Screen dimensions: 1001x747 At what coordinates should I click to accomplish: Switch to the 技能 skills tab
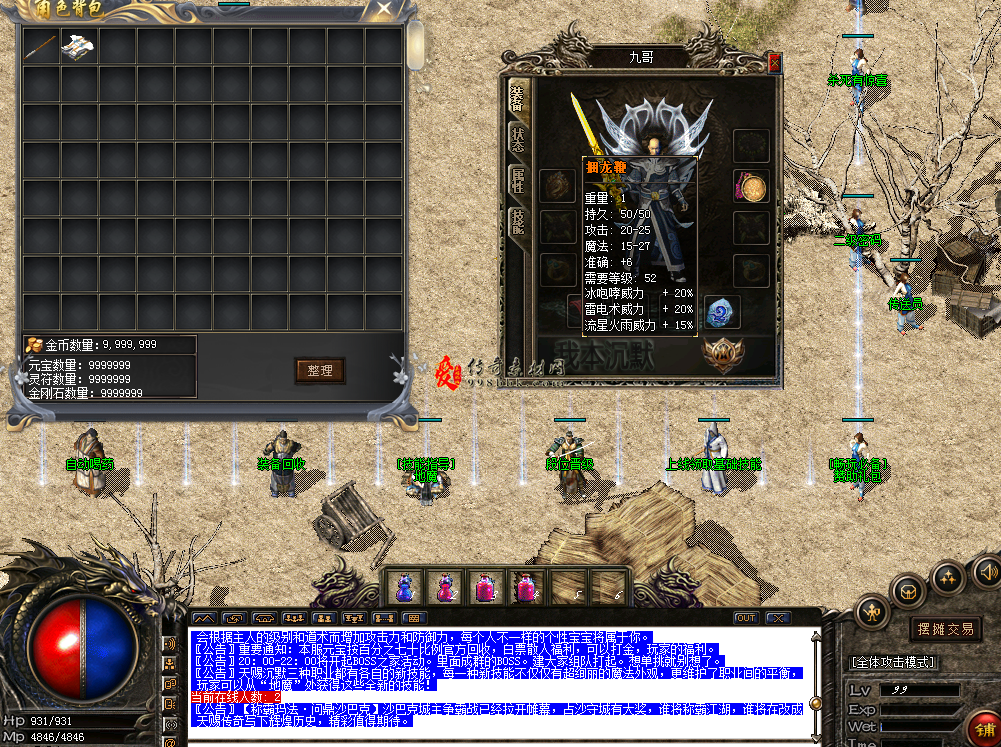(517, 221)
